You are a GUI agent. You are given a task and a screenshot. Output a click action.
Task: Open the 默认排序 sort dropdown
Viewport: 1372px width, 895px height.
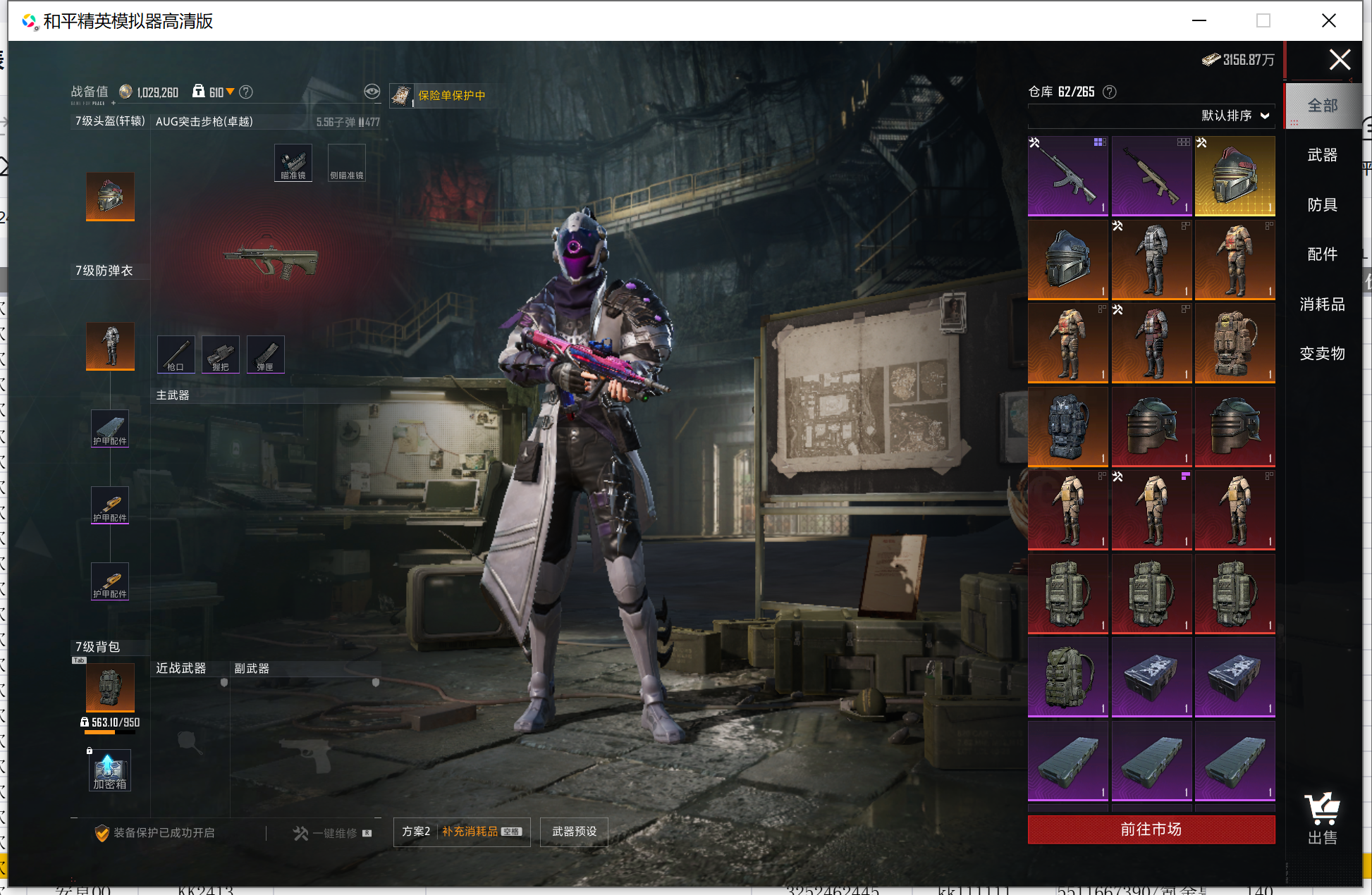[x=1235, y=116]
